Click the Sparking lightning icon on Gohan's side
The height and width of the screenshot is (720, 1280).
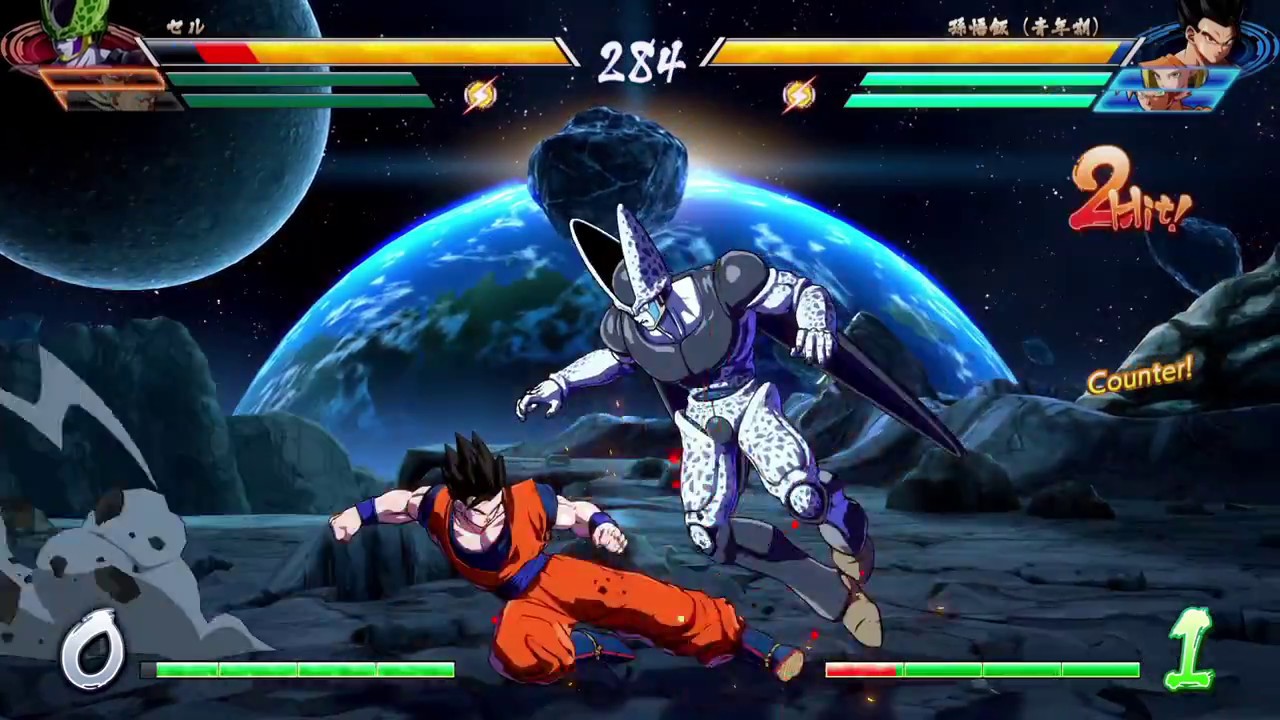[797, 94]
